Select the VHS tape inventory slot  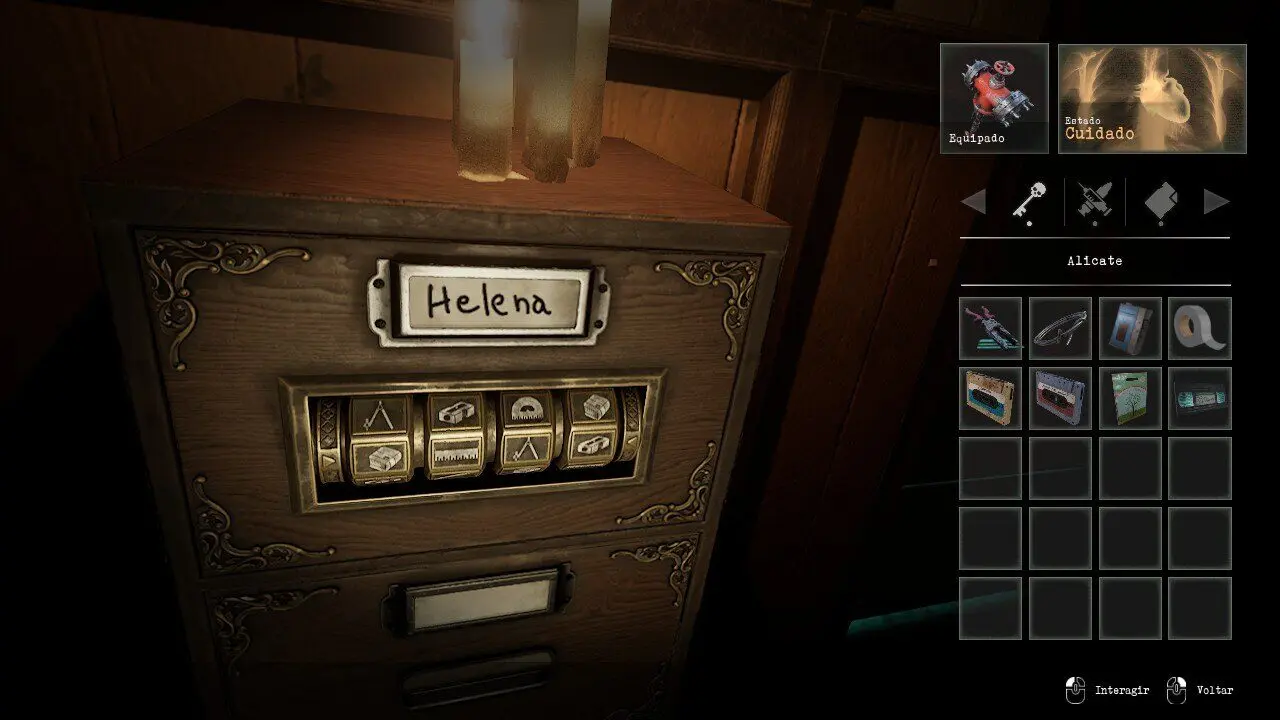tap(1200, 399)
